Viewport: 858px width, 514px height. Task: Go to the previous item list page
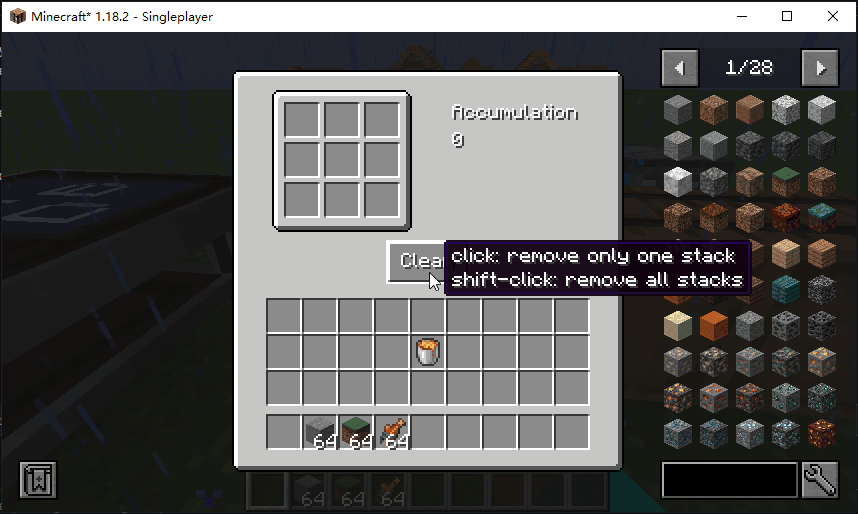pyautogui.click(x=680, y=68)
